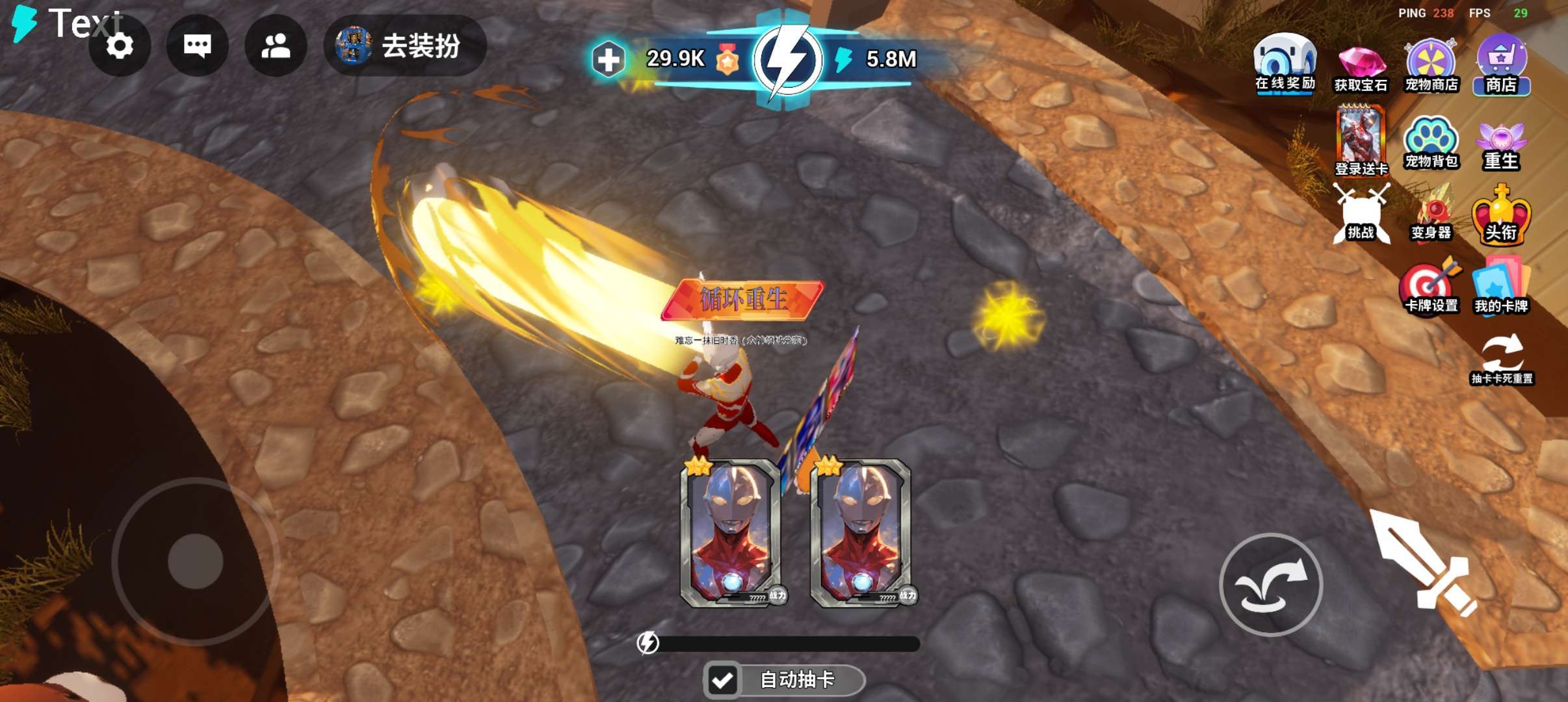Screen dimensions: 1568x702
Task: Open the 变身器 transformer menu
Action: [x=1431, y=214]
